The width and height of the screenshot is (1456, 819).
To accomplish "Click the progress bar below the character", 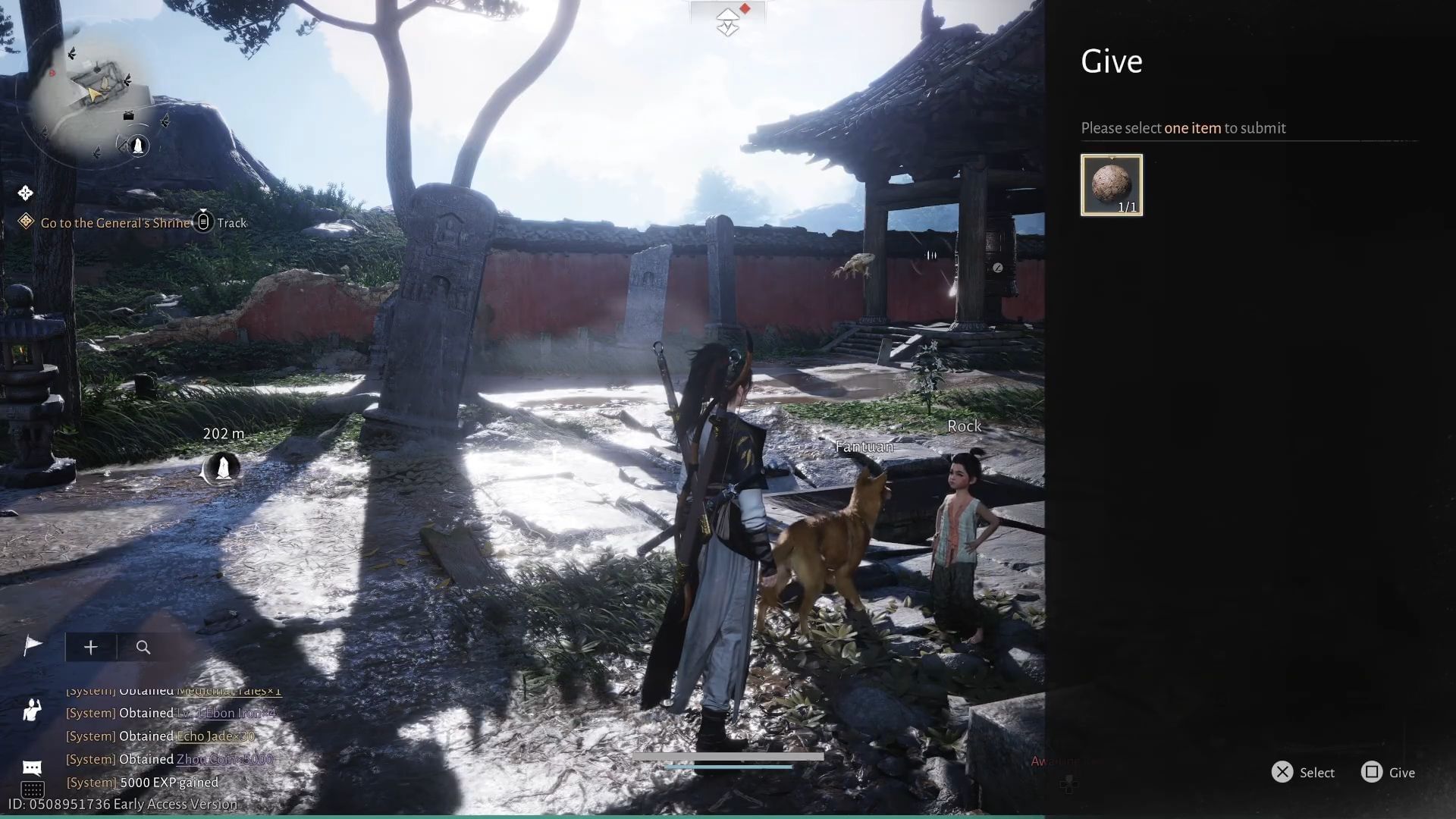I will (728, 756).
